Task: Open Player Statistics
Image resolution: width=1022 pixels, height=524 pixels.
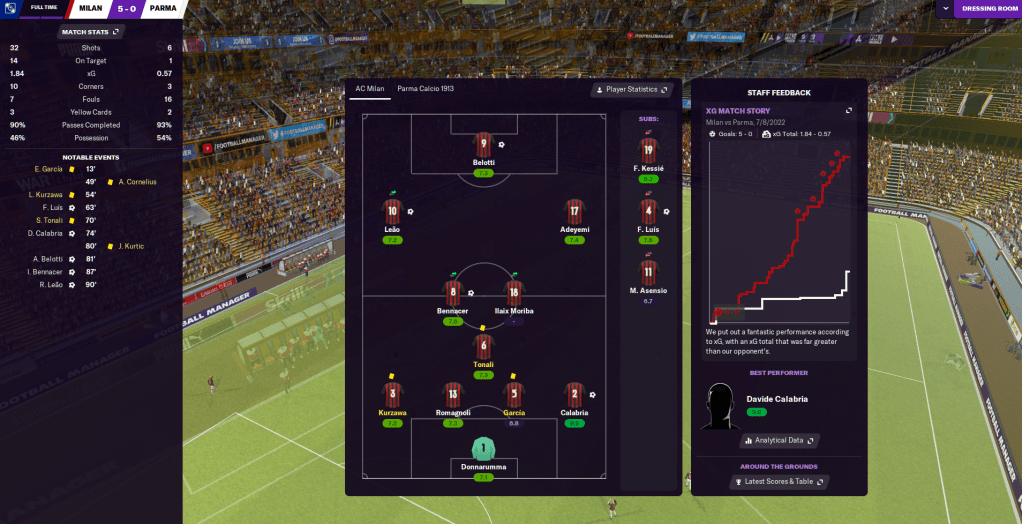Action: pos(631,90)
